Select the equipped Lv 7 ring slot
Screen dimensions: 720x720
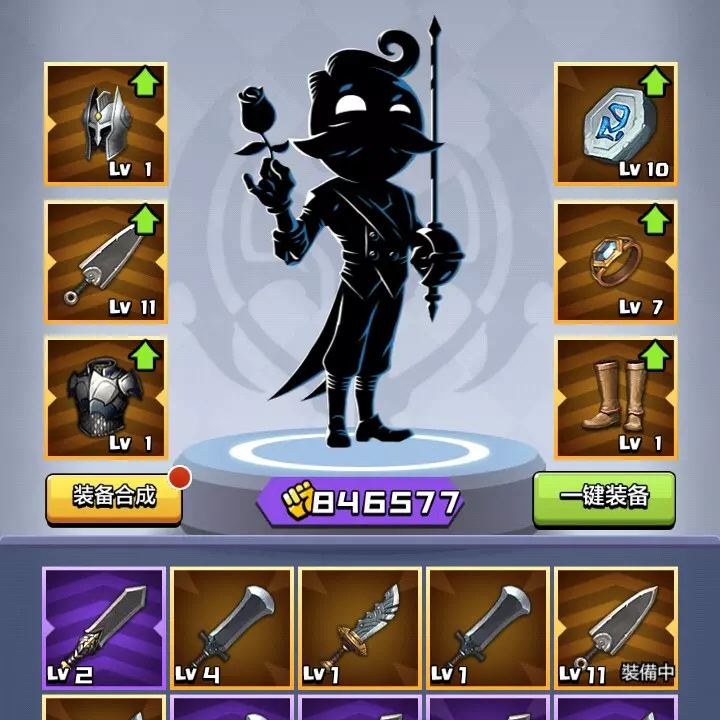tap(615, 262)
